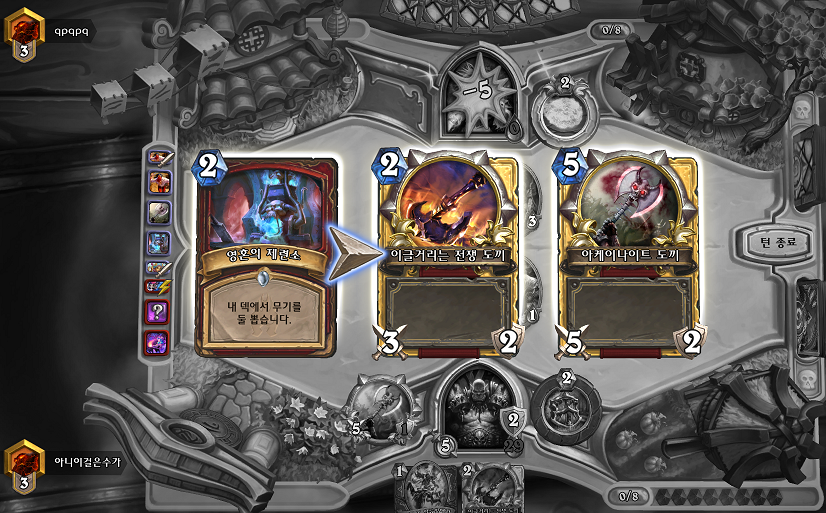Open opponent qpqpq's rank badge
Image resolution: width=826 pixels, height=513 pixels.
tap(25, 33)
